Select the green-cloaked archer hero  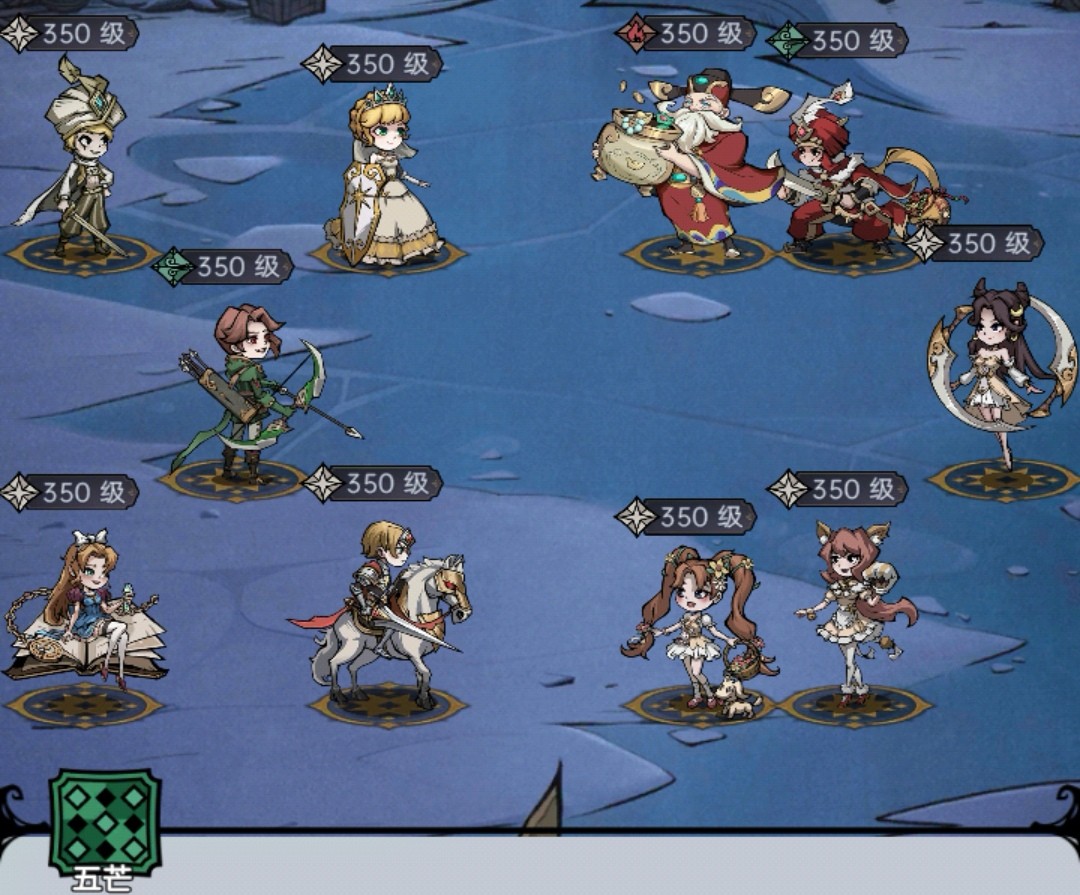(252, 390)
